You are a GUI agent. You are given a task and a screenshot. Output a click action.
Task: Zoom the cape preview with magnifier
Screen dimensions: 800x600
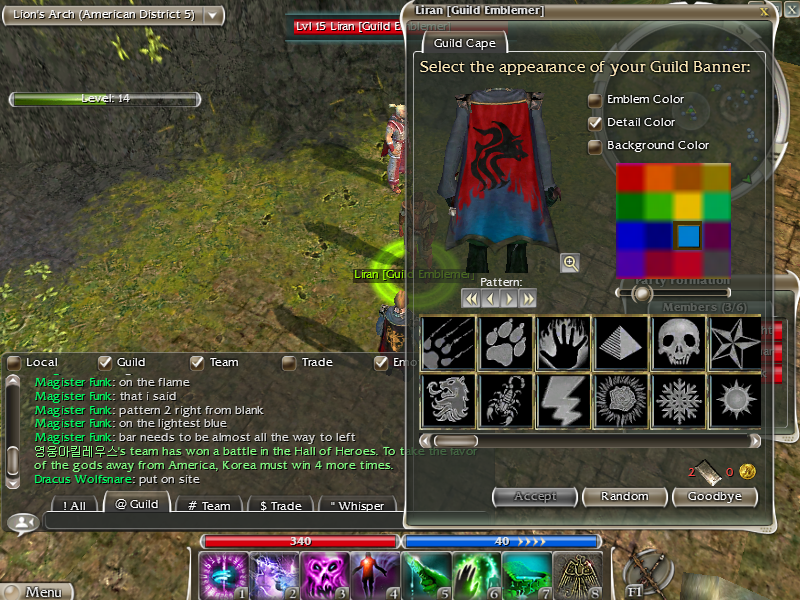570,263
